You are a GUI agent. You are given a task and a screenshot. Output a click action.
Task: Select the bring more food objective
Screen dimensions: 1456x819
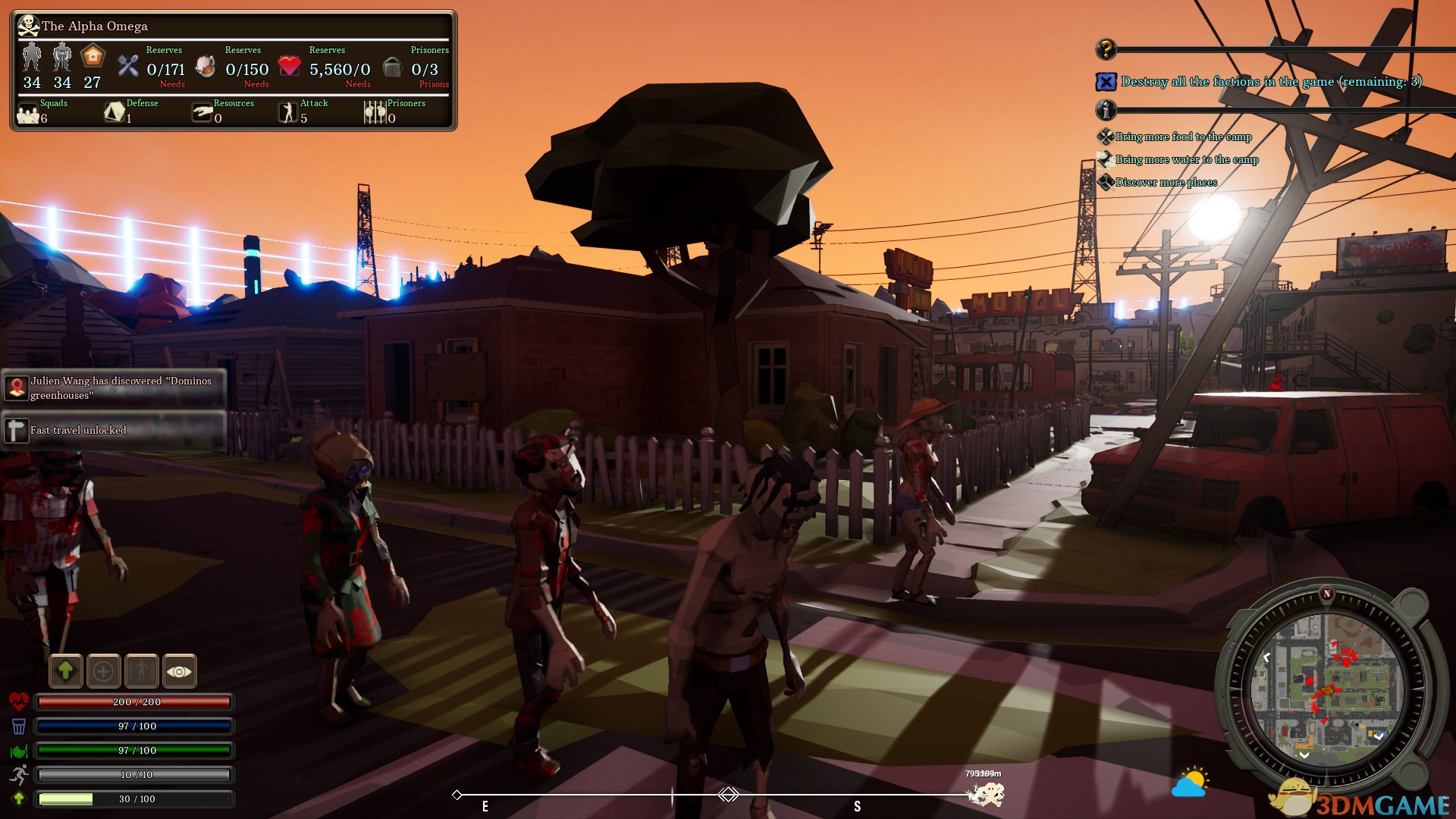(x=1183, y=137)
